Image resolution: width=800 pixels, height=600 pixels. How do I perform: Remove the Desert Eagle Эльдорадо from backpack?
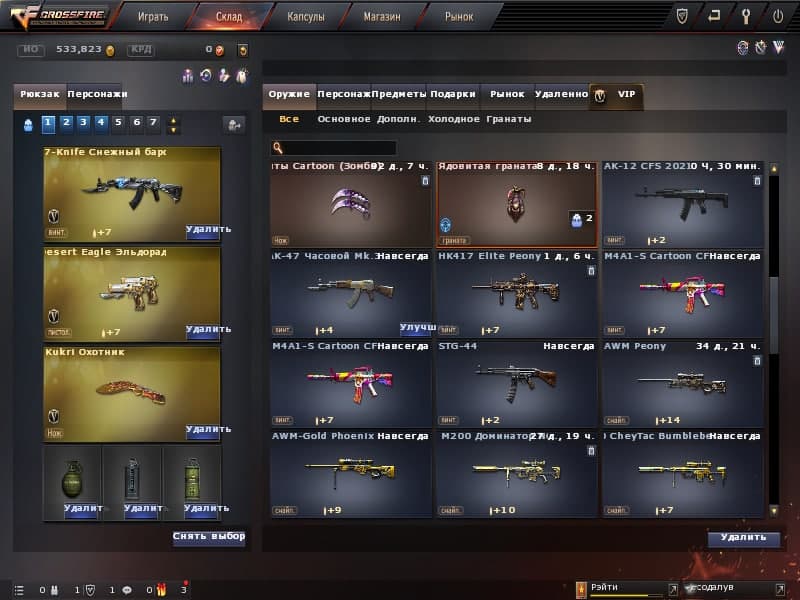[207, 329]
